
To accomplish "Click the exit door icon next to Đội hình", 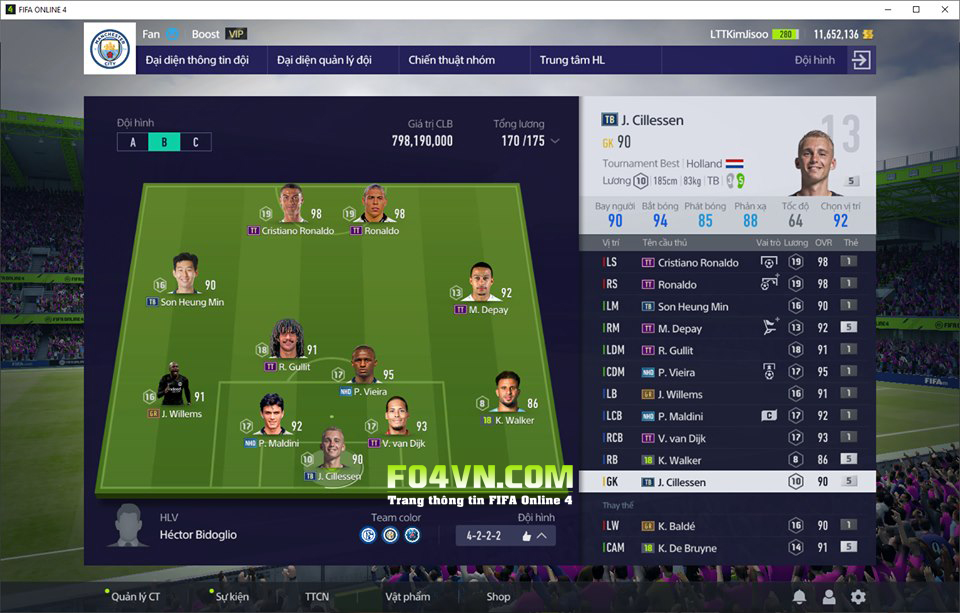I will pyautogui.click(x=860, y=60).
